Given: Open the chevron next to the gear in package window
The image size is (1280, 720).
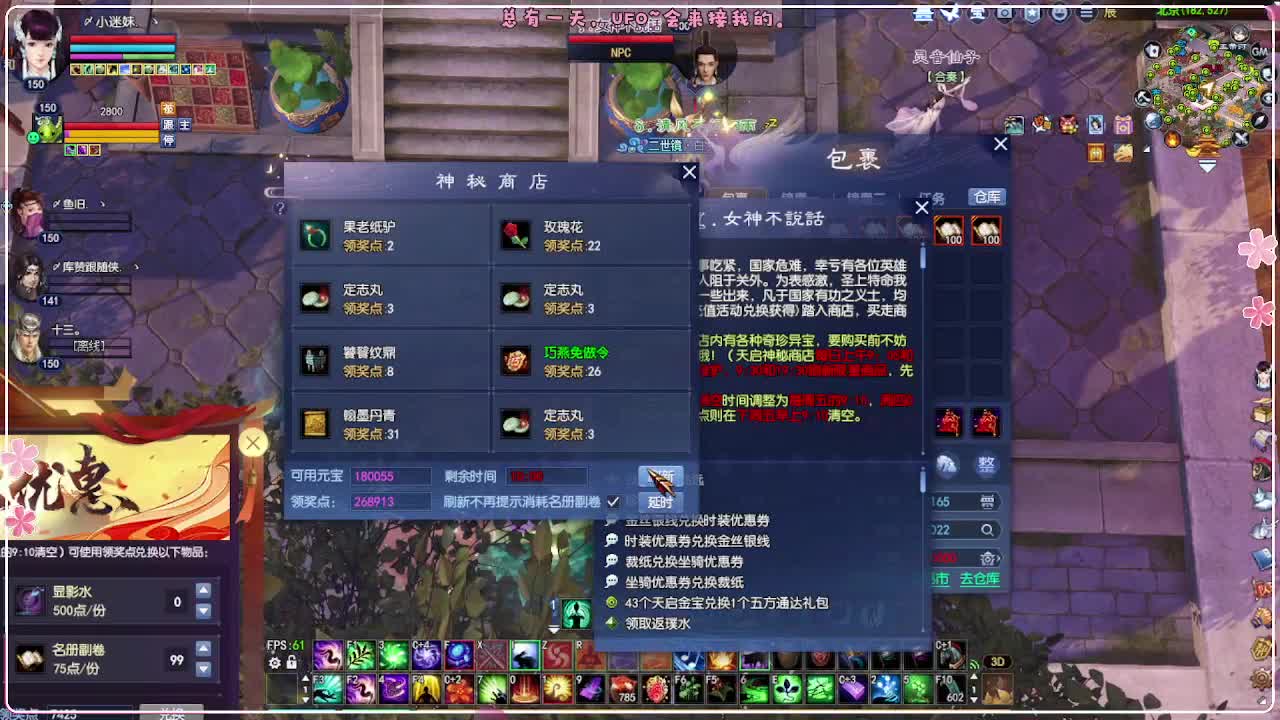Looking at the screenshot, I should [x=997, y=558].
